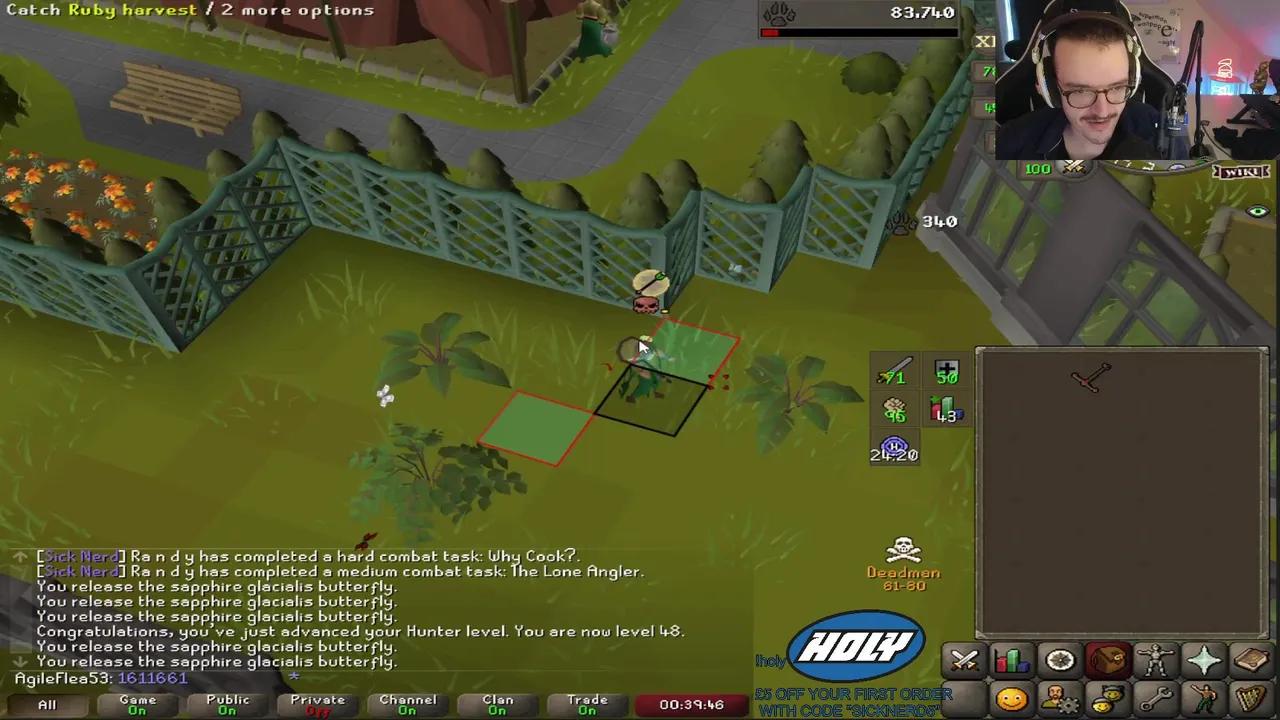Select the All chat tab
Screen dimensions: 1280x720
tap(46, 704)
